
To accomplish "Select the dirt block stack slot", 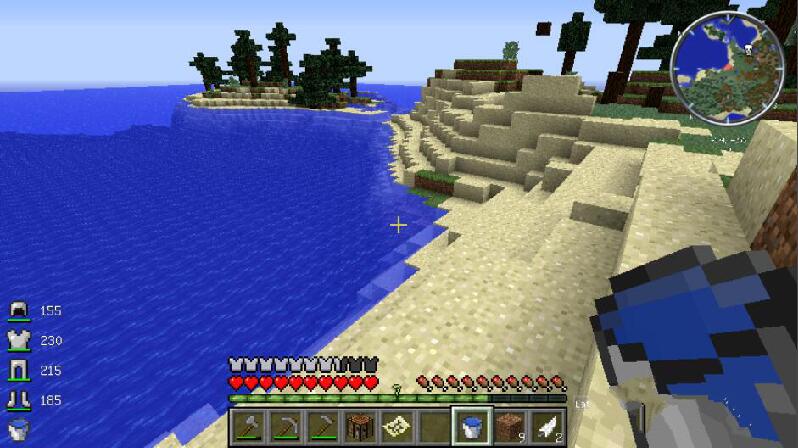I will [x=509, y=427].
